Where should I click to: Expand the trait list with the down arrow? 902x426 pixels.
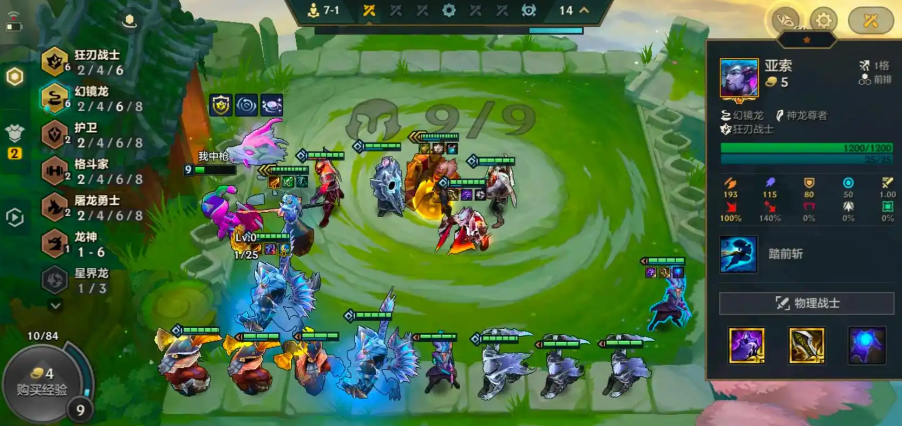coord(55,305)
